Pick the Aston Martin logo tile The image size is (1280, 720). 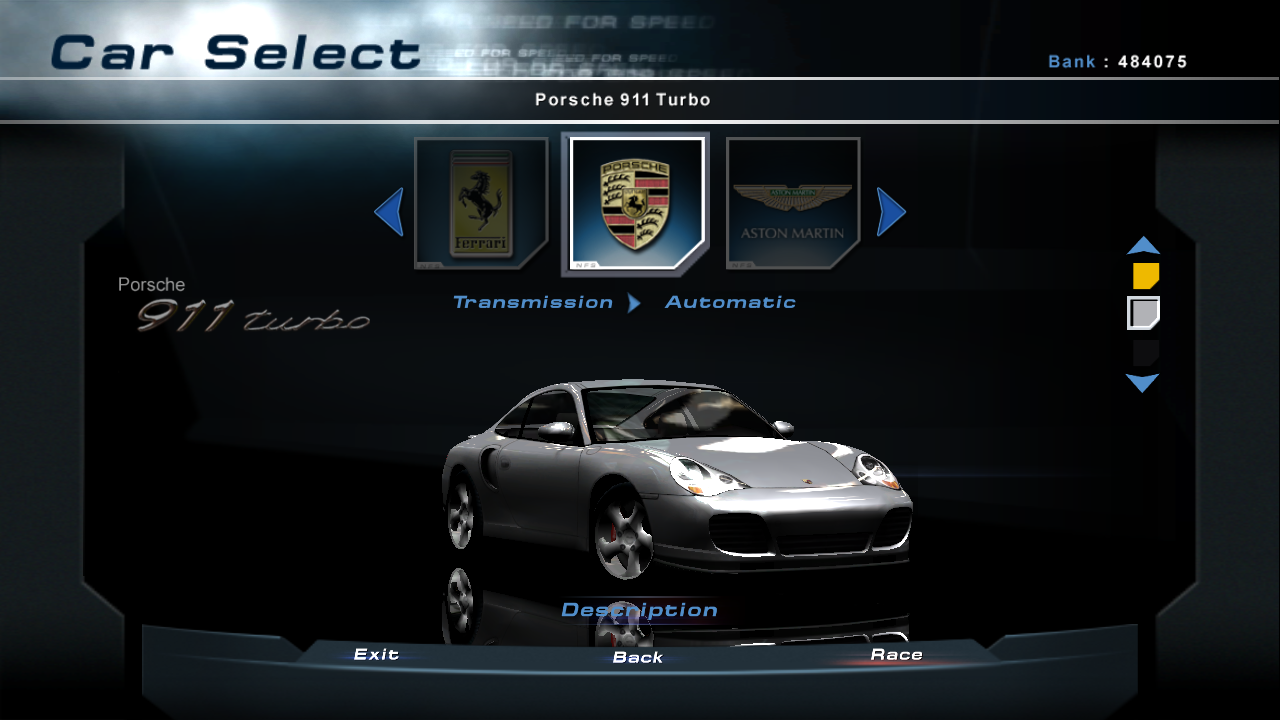pyautogui.click(x=792, y=204)
